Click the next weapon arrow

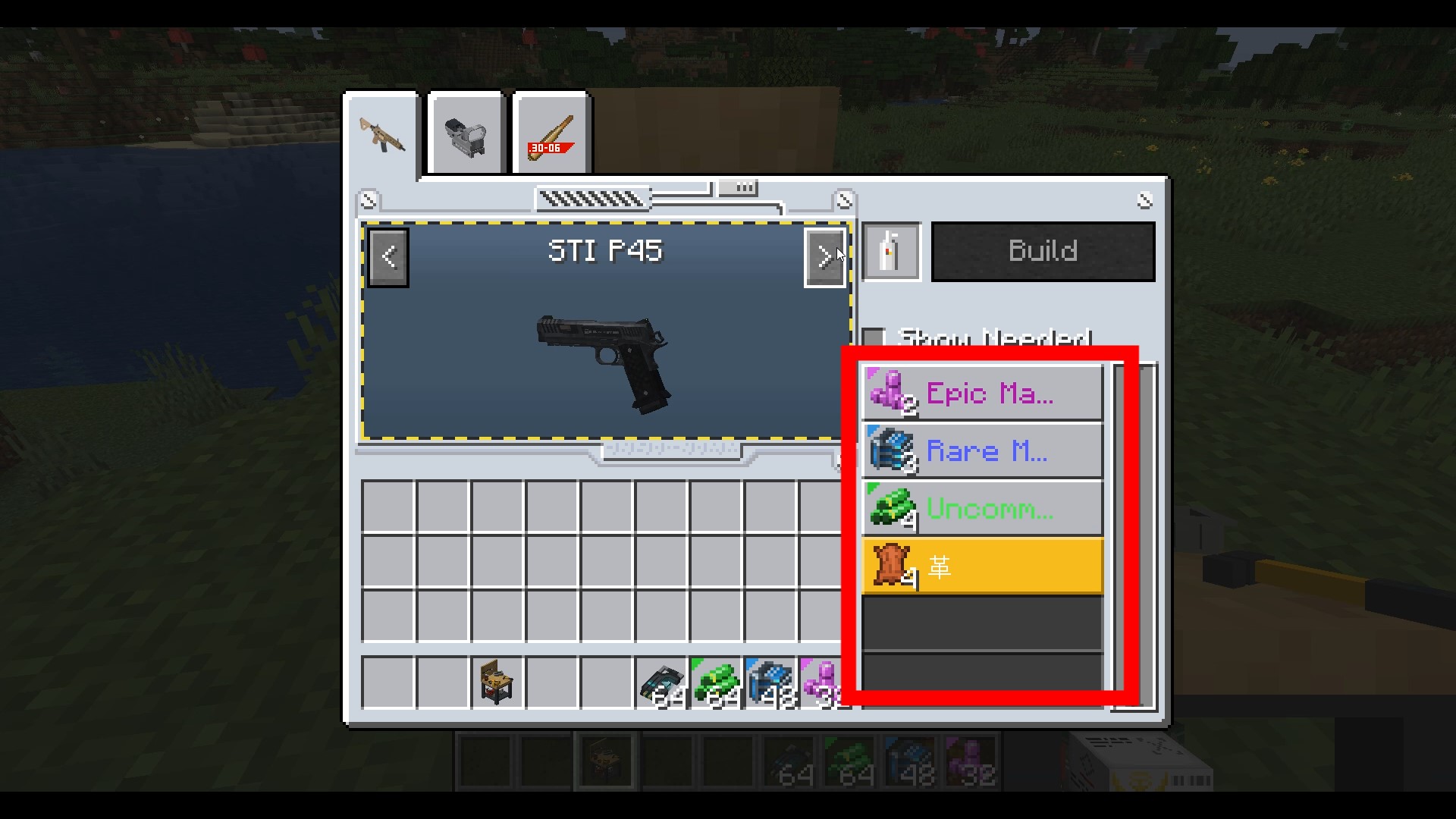(x=825, y=257)
